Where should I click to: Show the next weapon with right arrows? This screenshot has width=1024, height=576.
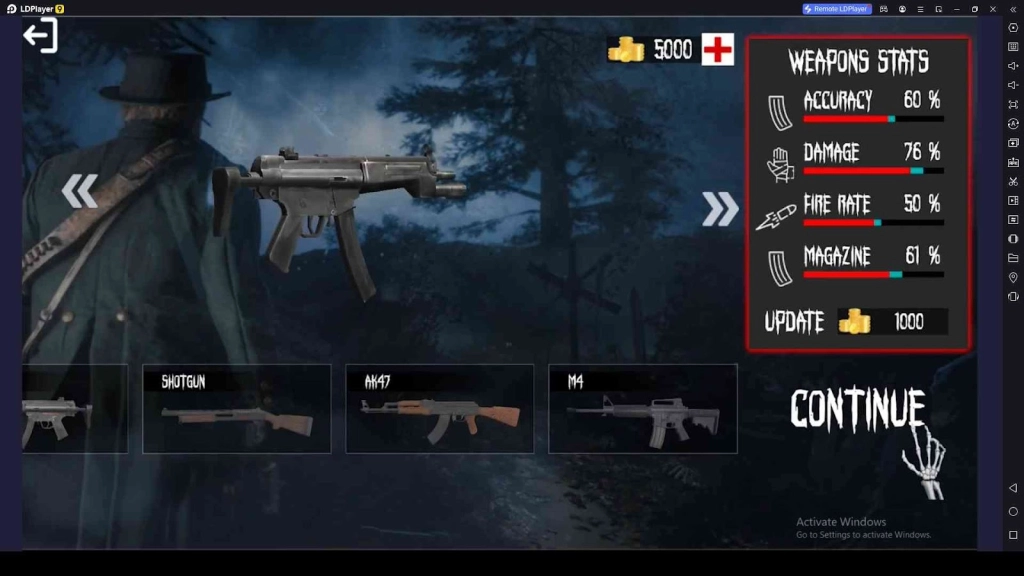pyautogui.click(x=719, y=208)
